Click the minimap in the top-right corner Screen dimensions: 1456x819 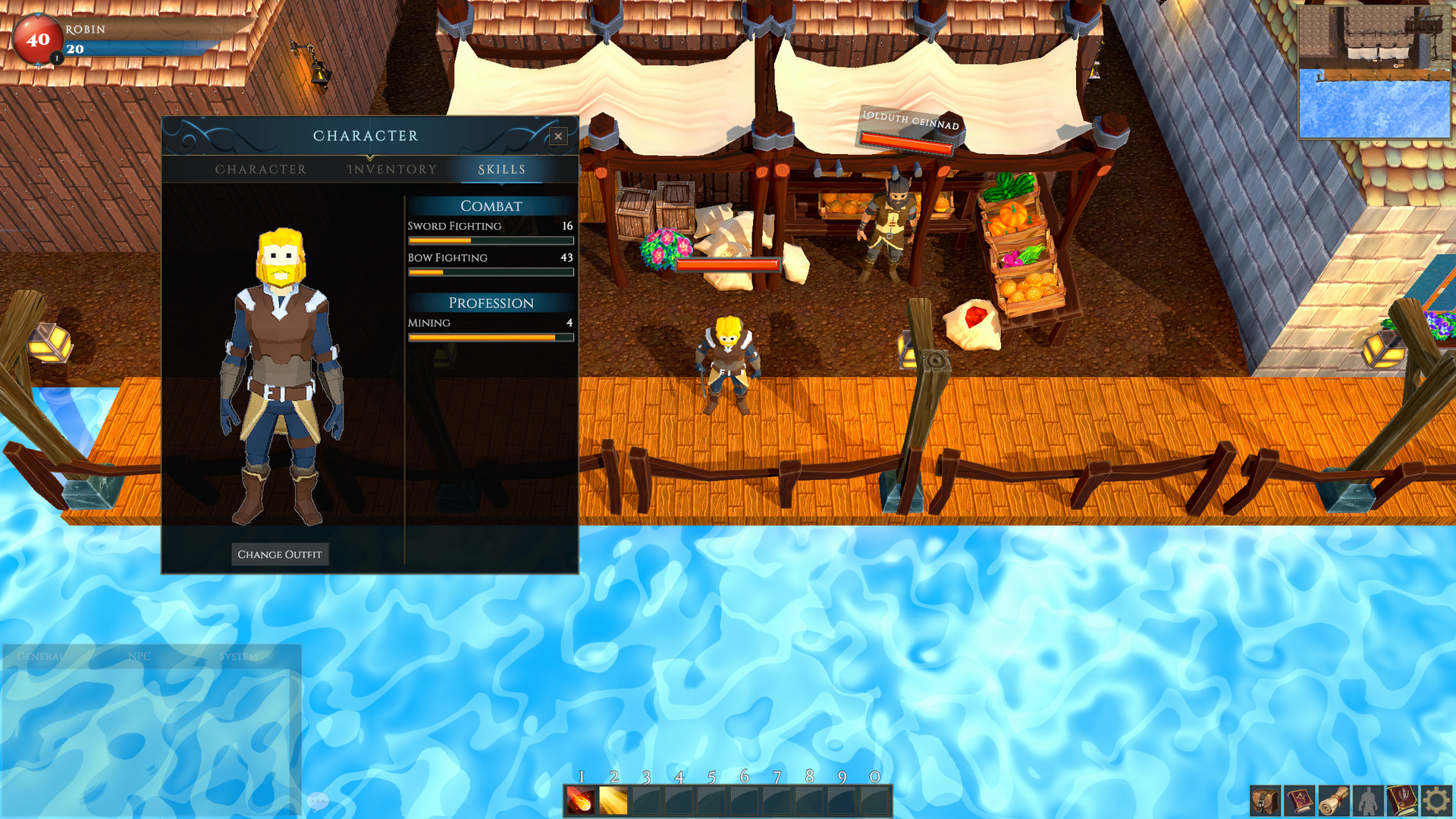click(x=1374, y=71)
